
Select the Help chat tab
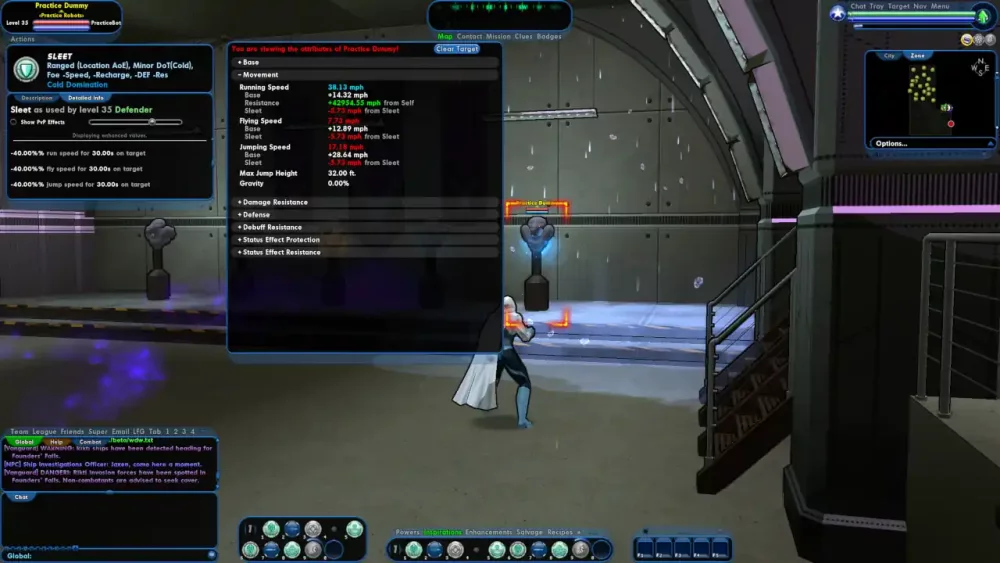tap(57, 441)
